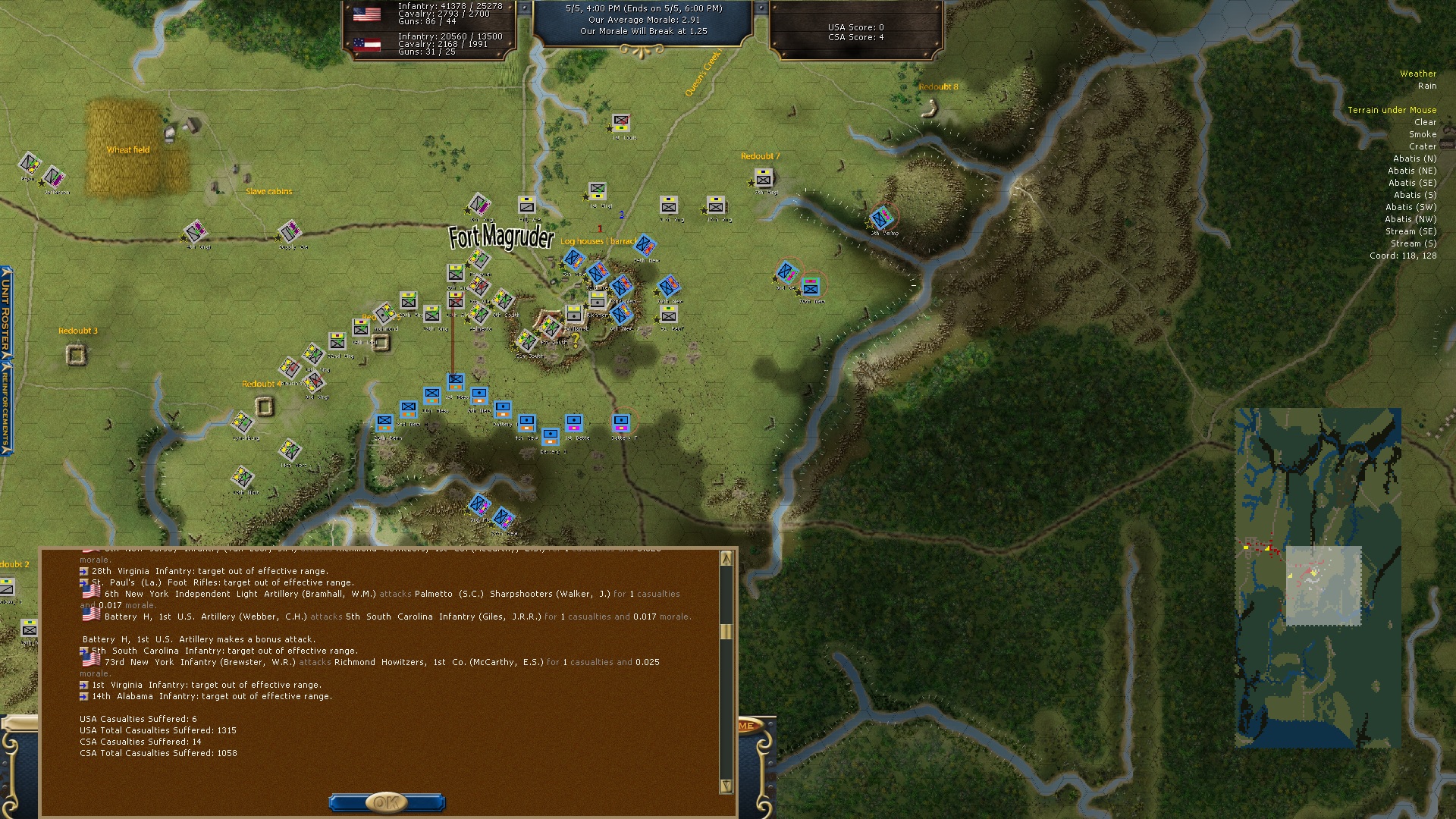
Task: Click the combat log's scroll-down arrow
Action: coord(726,786)
